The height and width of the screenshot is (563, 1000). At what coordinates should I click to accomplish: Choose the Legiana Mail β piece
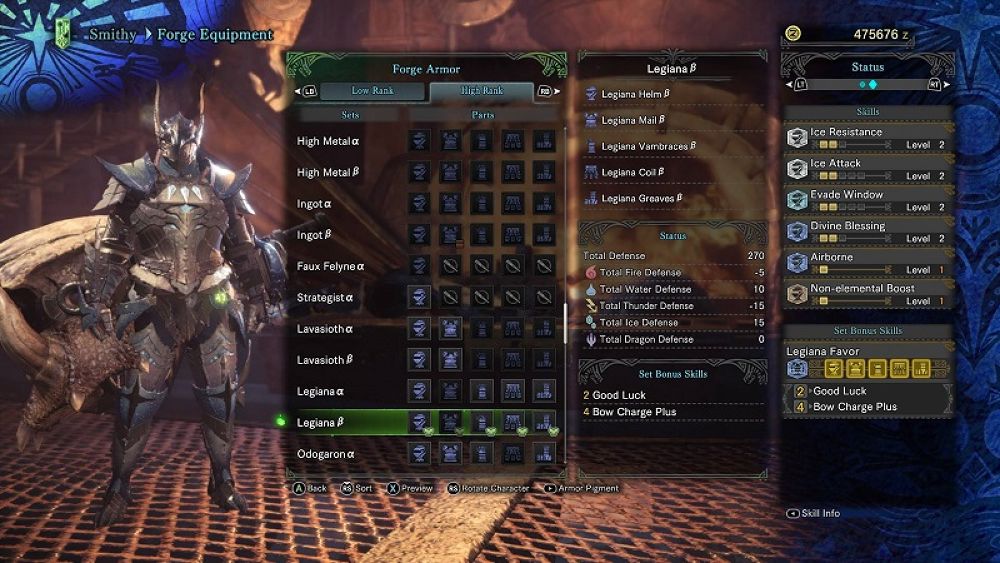(633, 120)
